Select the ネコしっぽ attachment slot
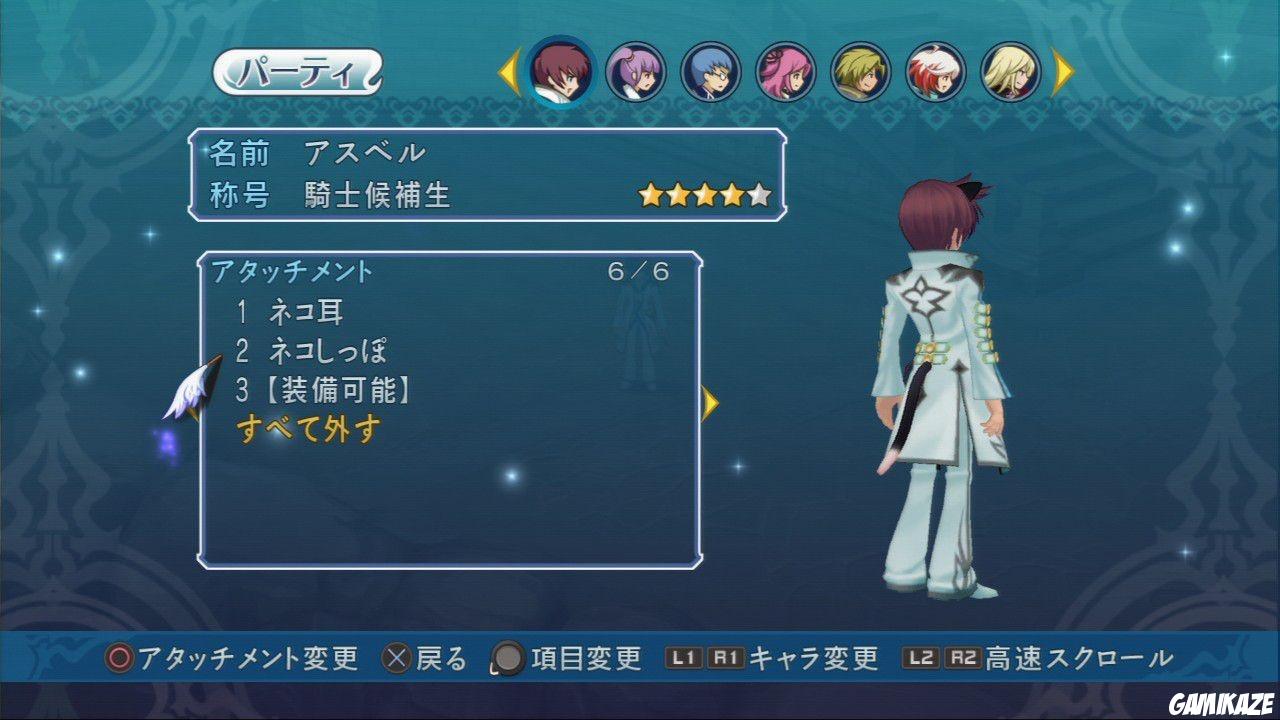1280x720 pixels. coord(309,352)
